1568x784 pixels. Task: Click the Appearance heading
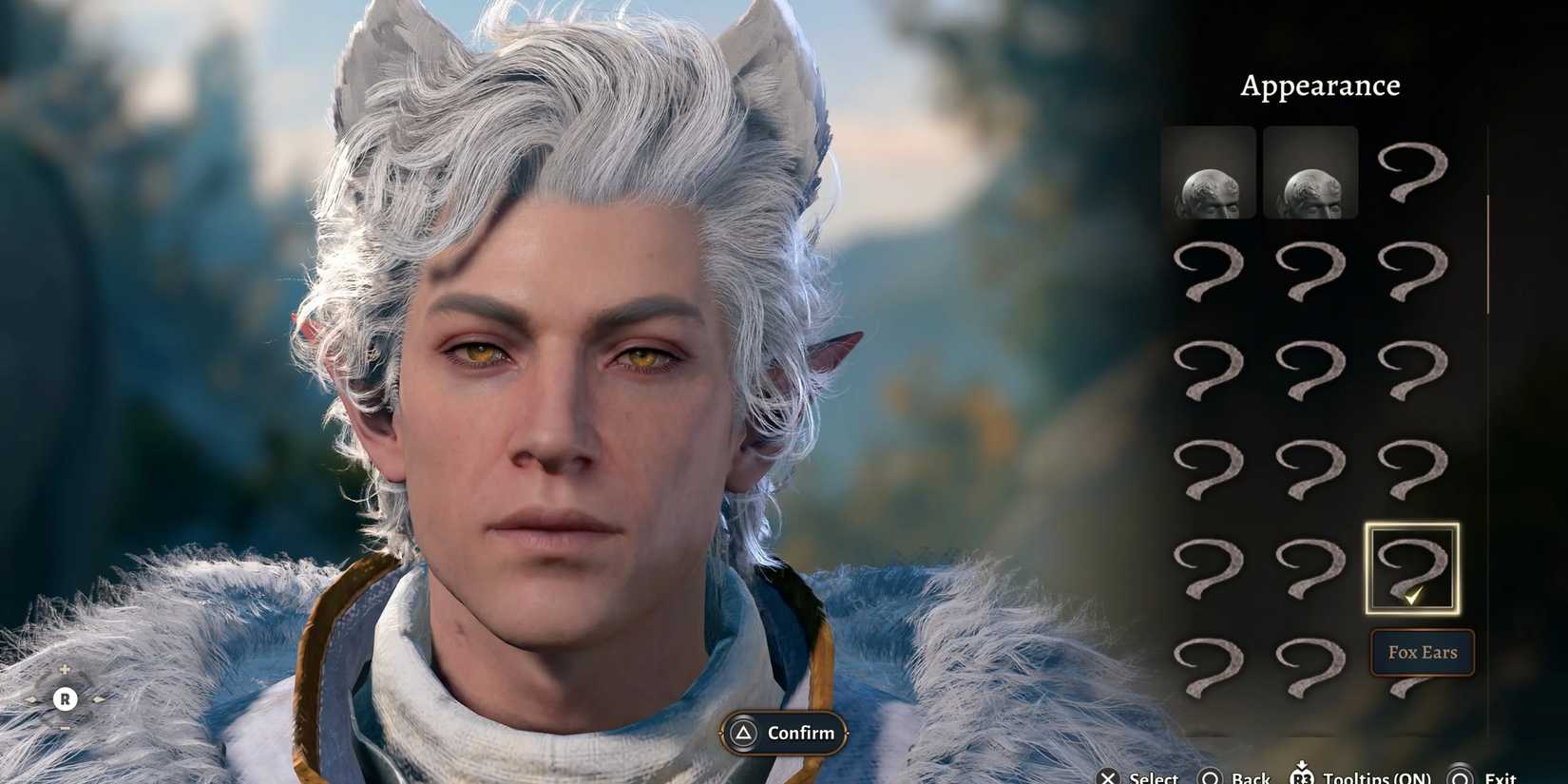1320,85
